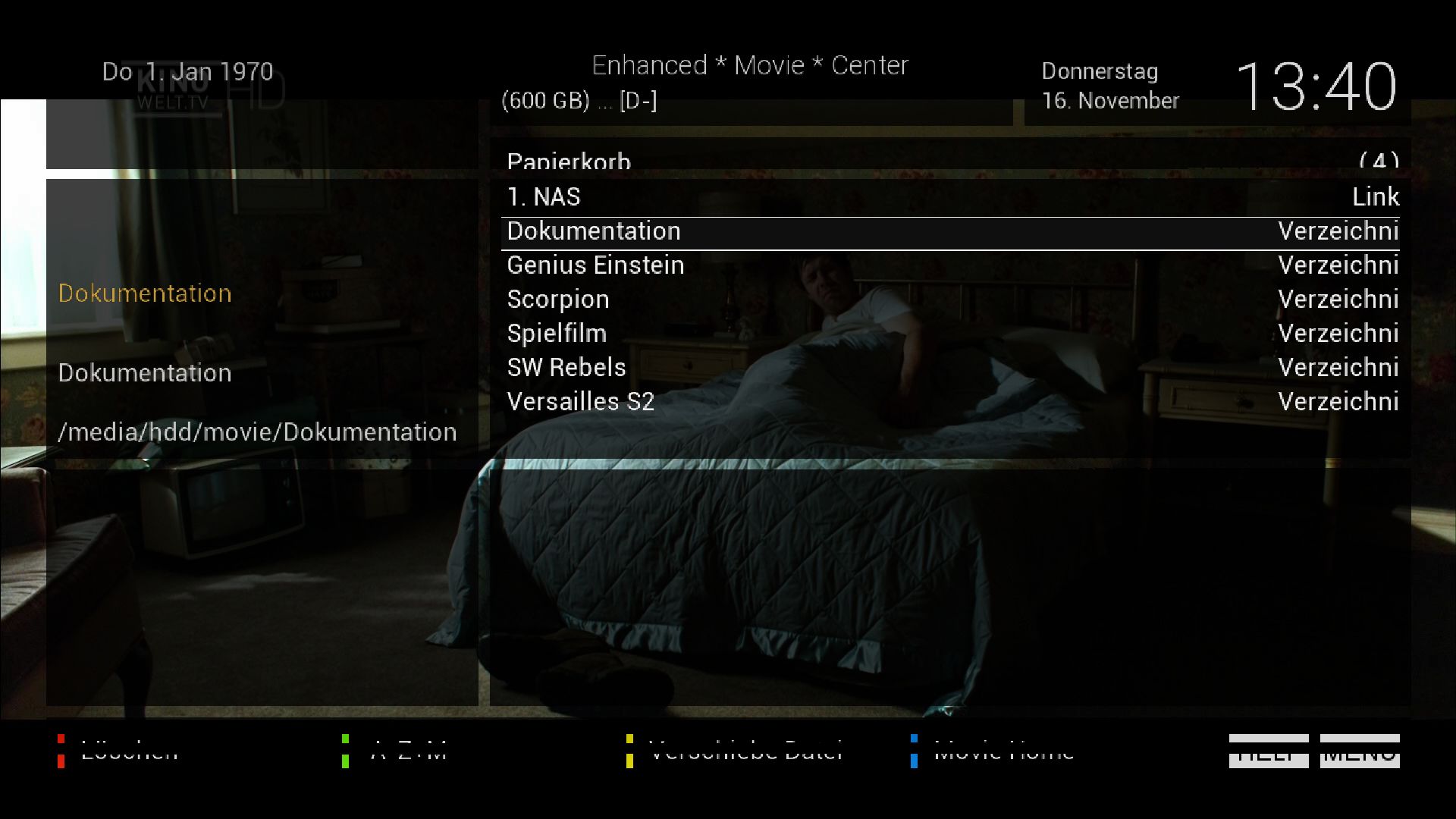Open the MENU button
The image size is (1456, 819).
coord(1360,751)
